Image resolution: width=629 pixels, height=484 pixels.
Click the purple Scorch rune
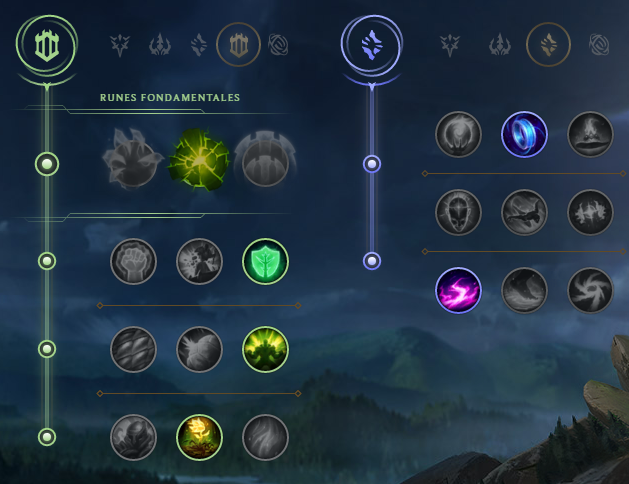pyautogui.click(x=459, y=290)
